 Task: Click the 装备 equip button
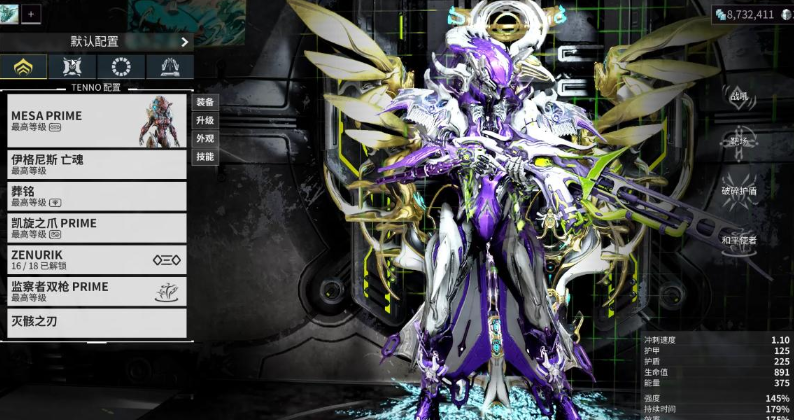pyautogui.click(x=205, y=102)
